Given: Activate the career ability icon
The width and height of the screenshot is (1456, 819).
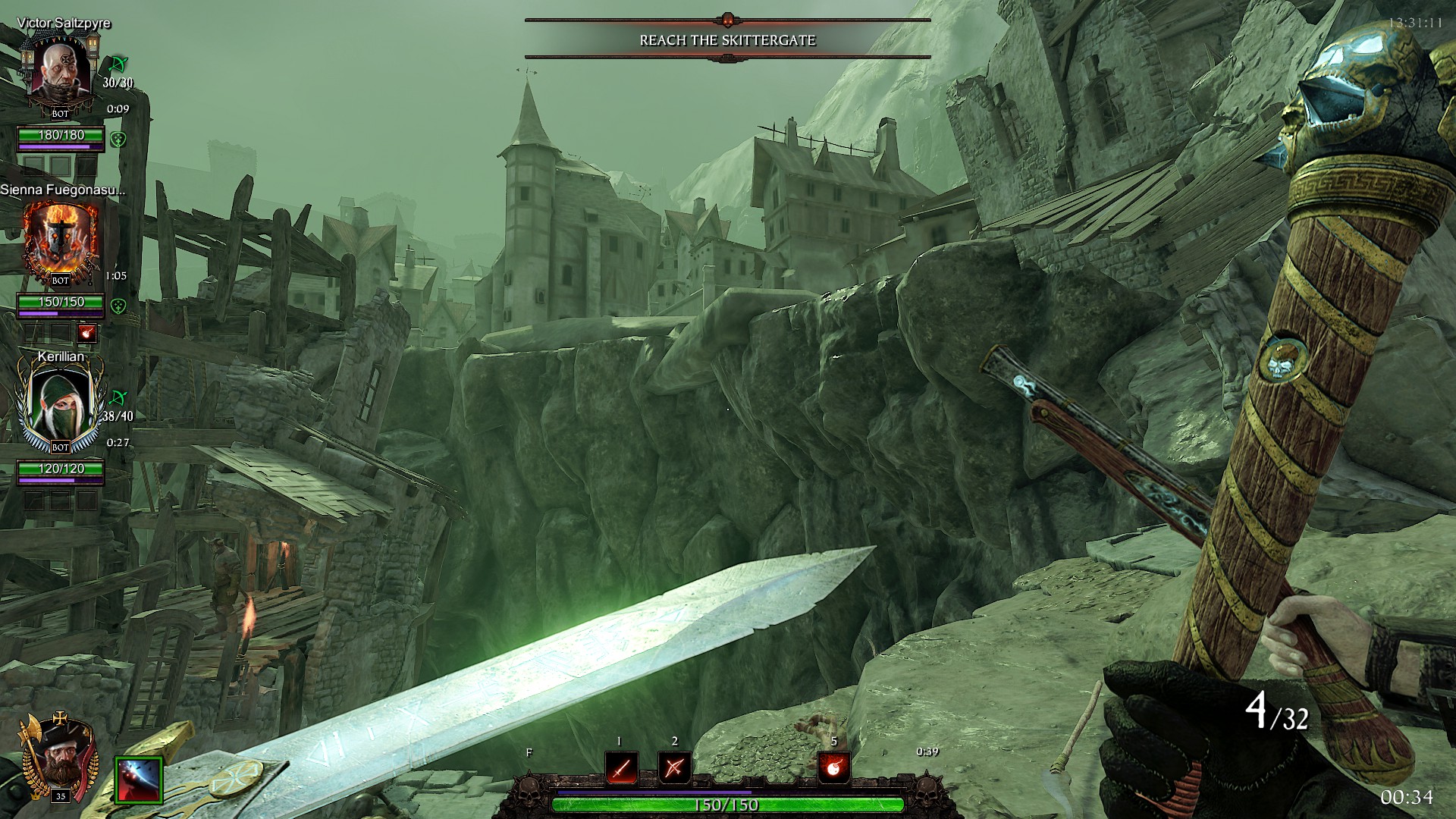Looking at the screenshot, I should point(139,780).
